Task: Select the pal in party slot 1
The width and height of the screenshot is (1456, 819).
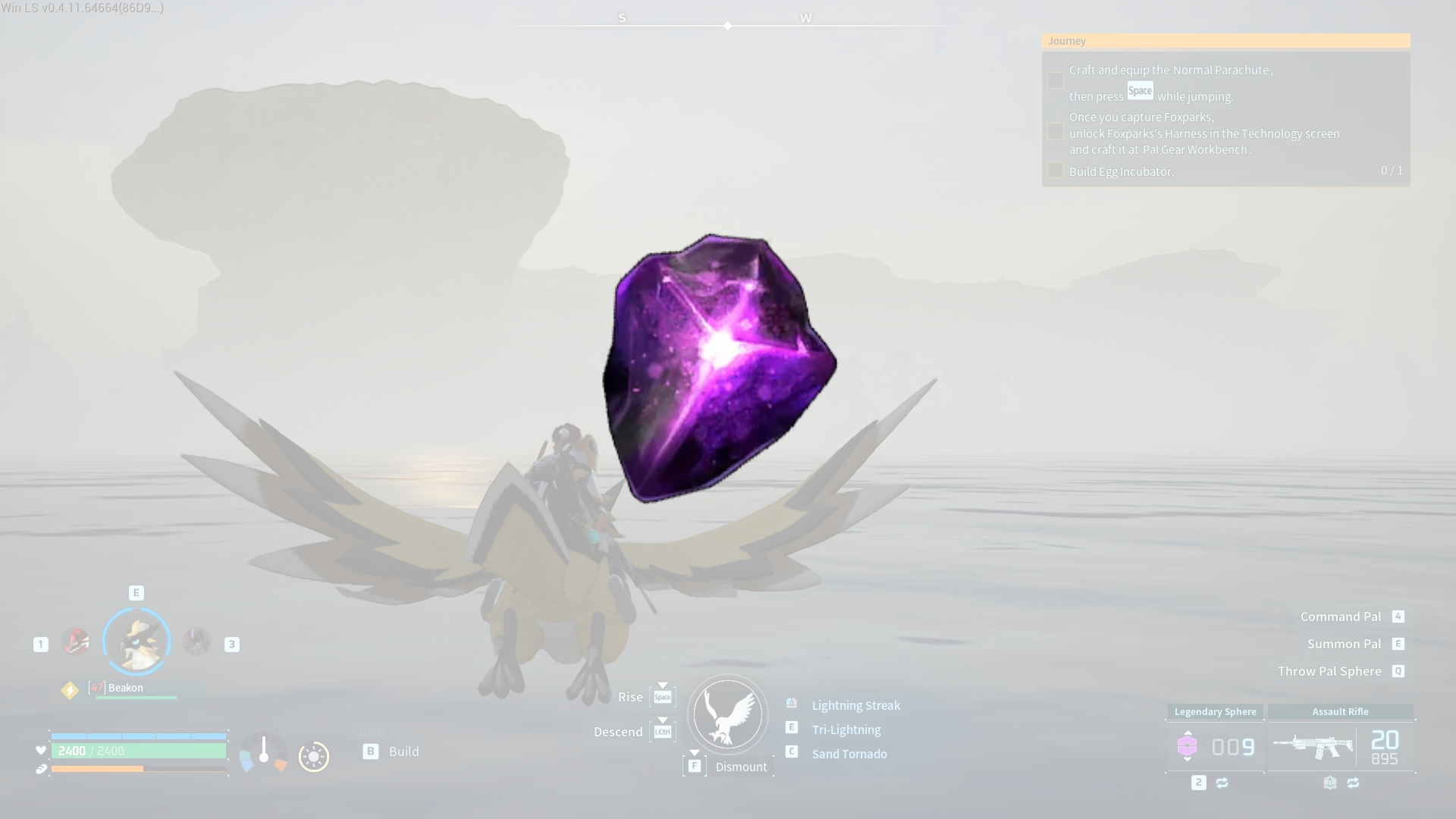Action: point(75,642)
